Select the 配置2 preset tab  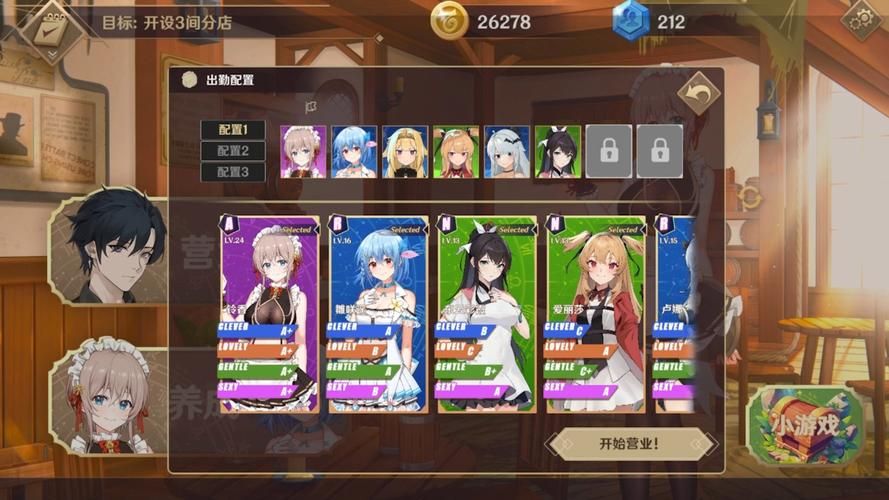(232, 151)
